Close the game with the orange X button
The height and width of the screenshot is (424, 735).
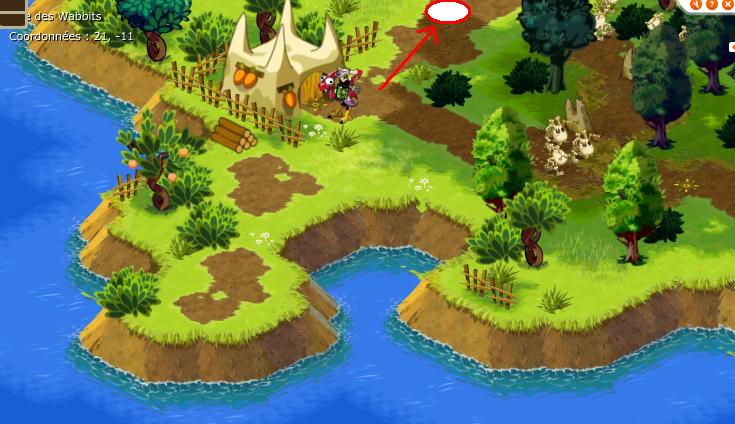pos(726,4)
